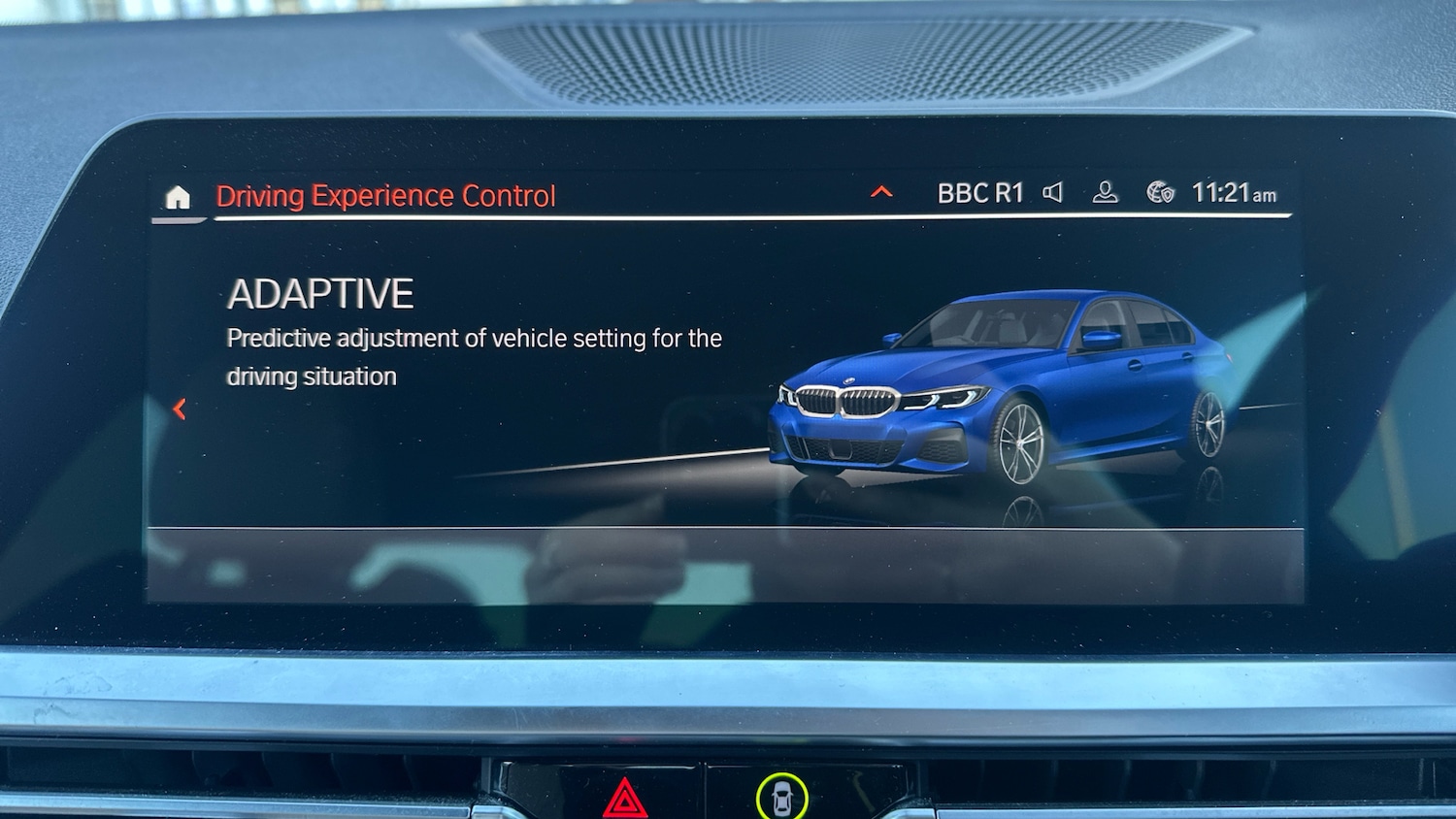Collapse the screen with the up chevron
Image resolution: width=1456 pixels, height=819 pixels.
click(x=881, y=191)
